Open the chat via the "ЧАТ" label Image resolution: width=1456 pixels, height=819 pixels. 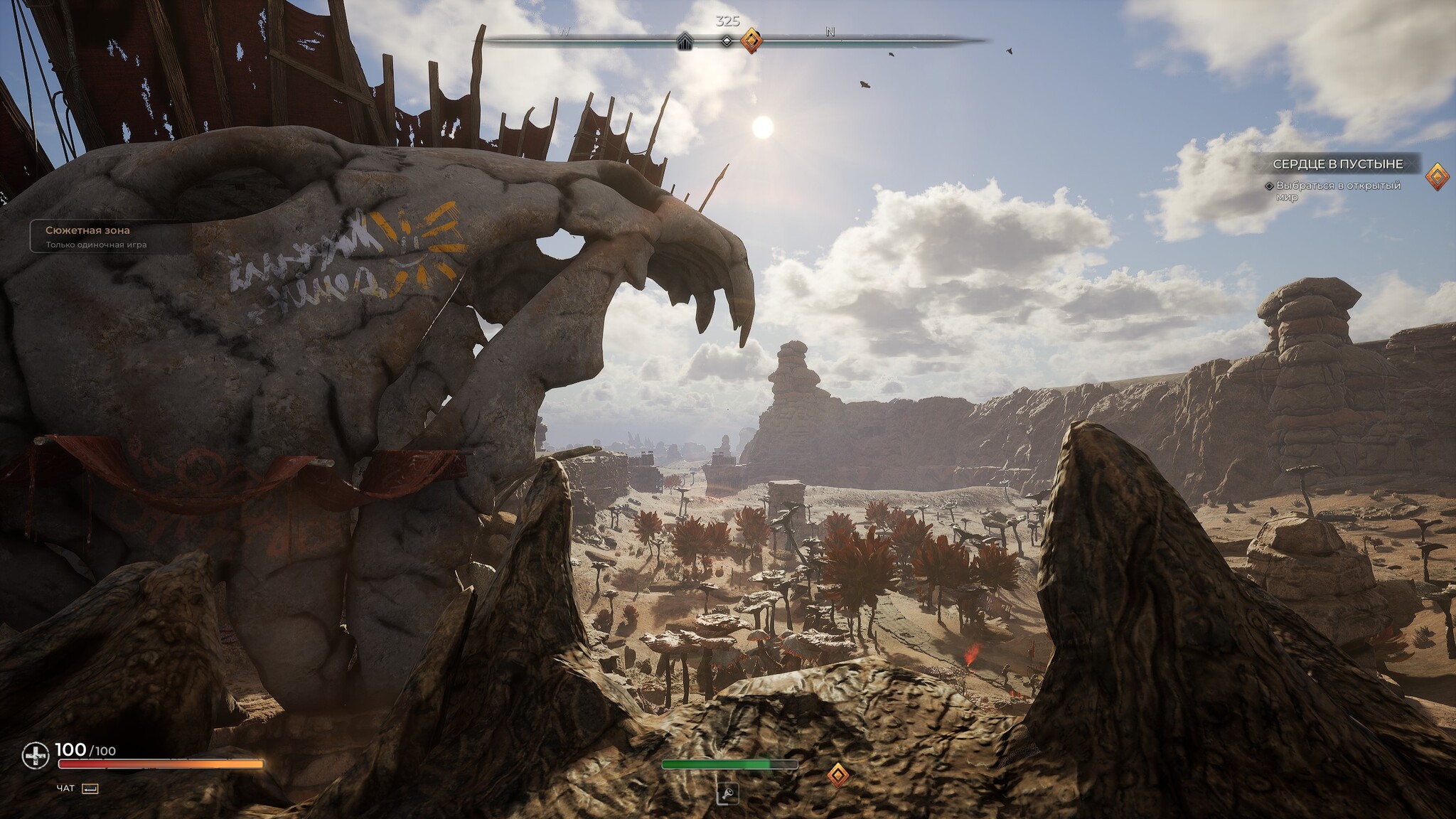point(65,788)
